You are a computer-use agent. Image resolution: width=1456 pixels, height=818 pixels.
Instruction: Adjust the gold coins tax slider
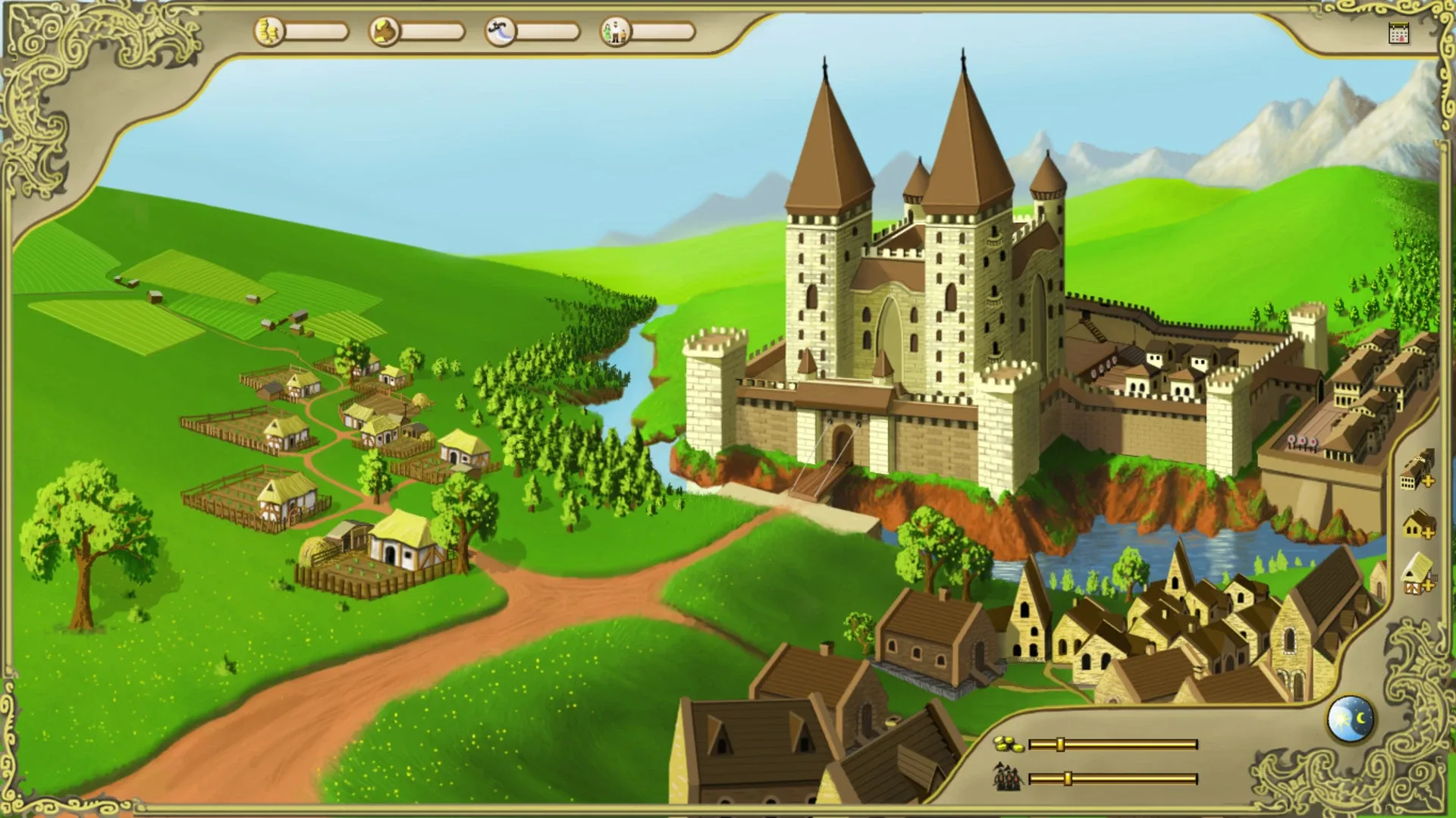(x=1060, y=744)
